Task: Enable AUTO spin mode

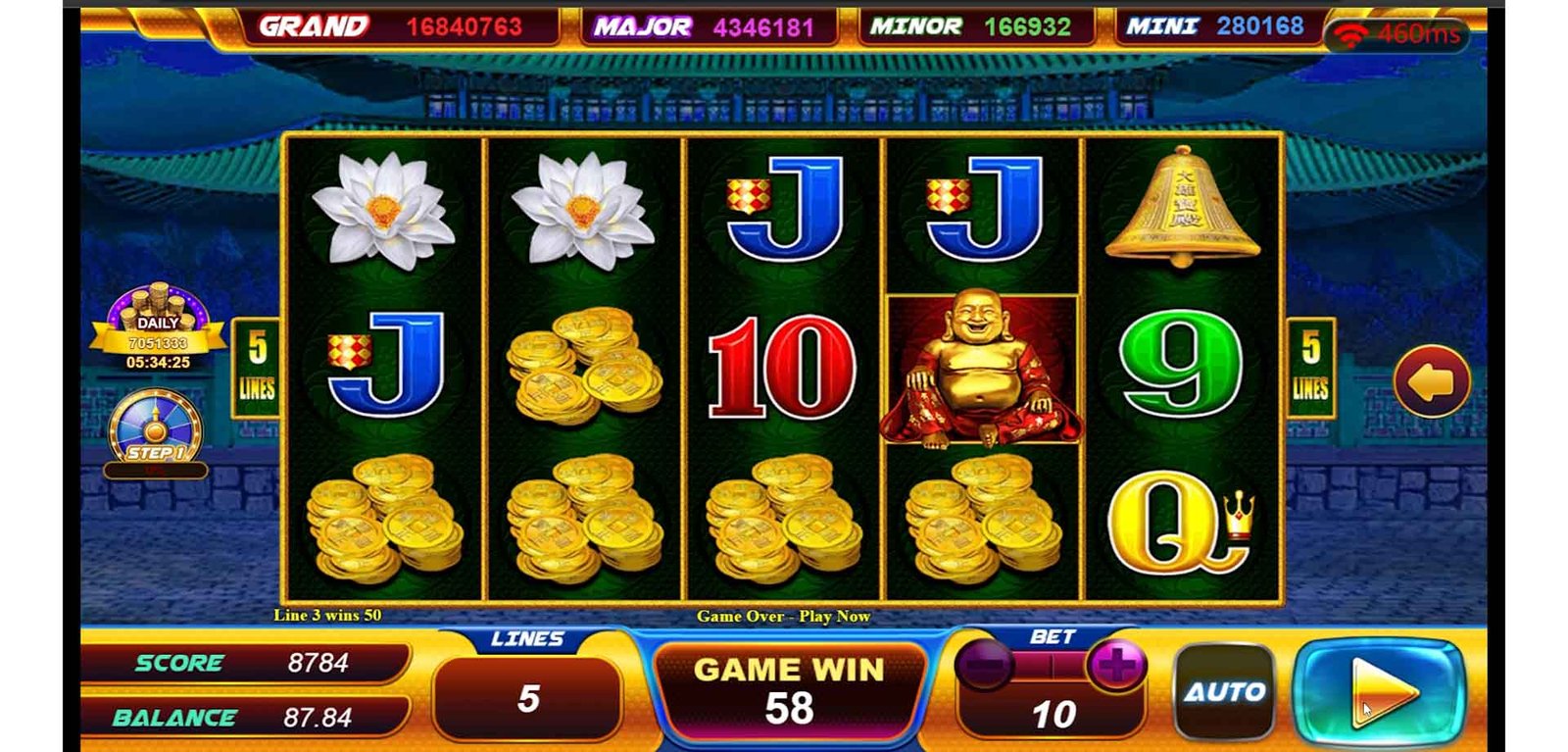Action: [x=1225, y=692]
